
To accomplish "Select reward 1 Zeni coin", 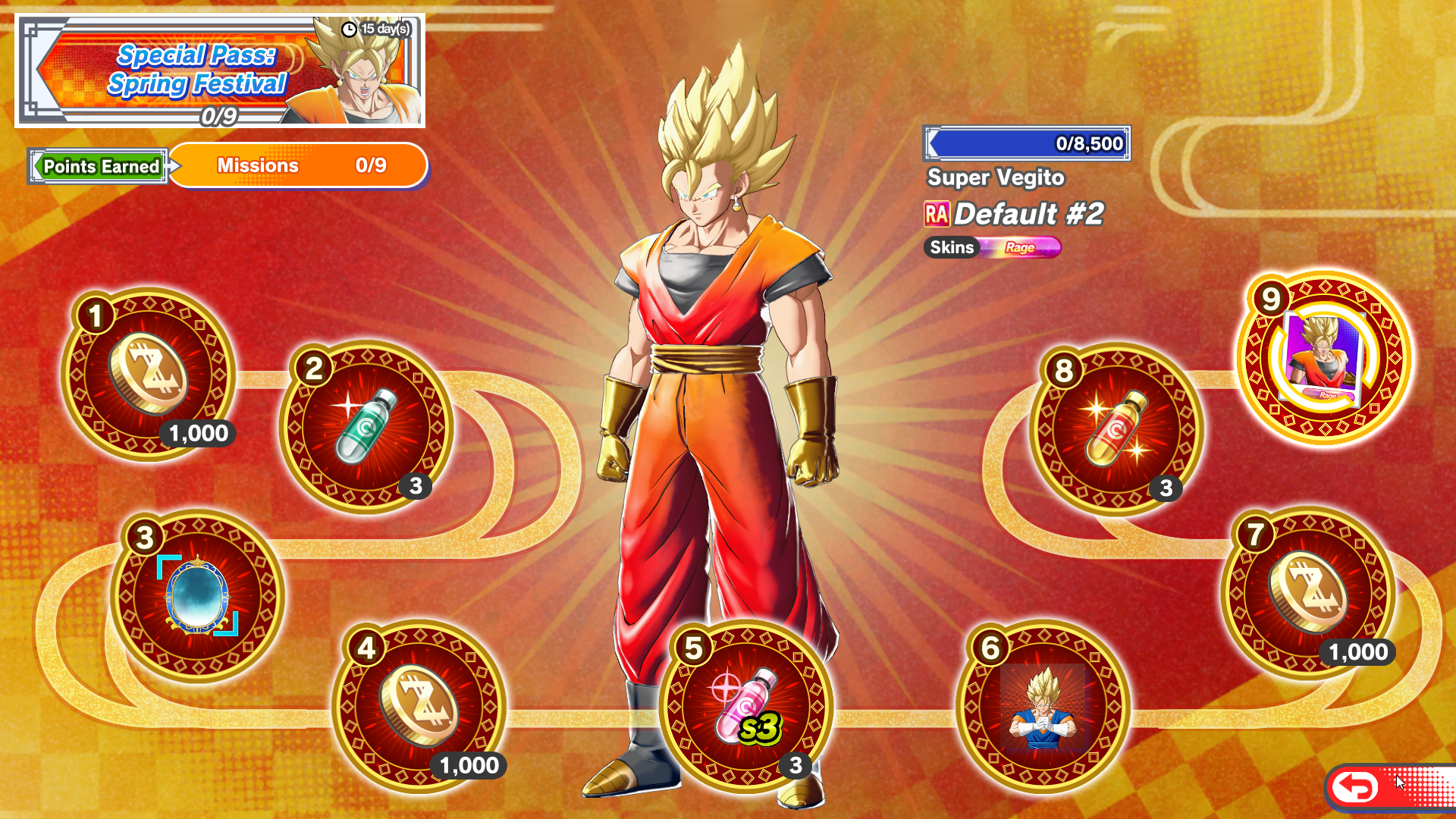I will pyautogui.click(x=149, y=375).
